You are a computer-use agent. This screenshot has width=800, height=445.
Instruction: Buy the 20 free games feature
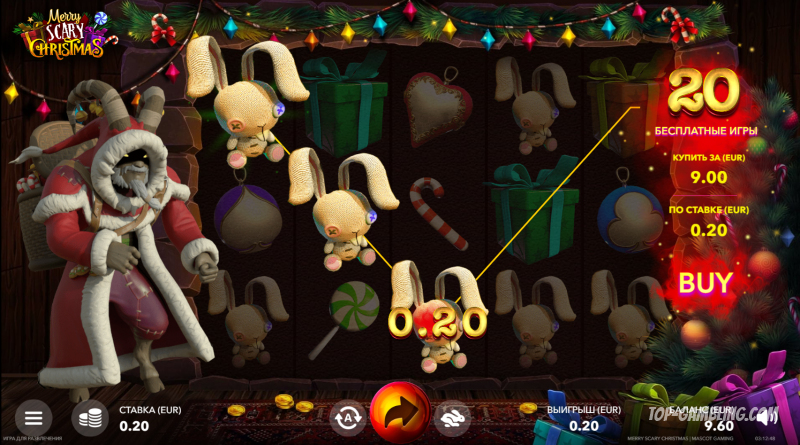pos(705,283)
